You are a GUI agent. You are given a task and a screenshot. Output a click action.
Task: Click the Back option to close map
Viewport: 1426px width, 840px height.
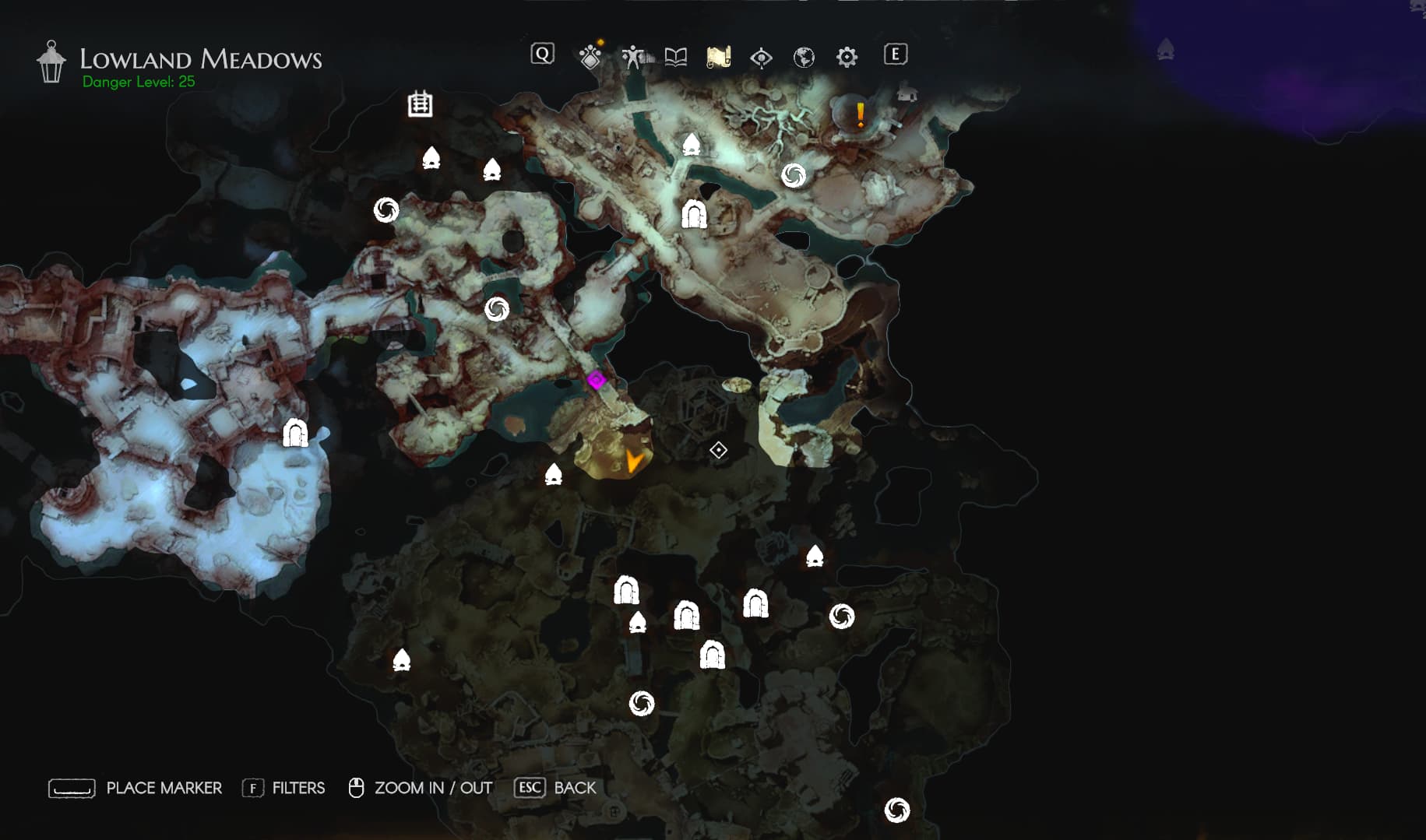[555, 788]
